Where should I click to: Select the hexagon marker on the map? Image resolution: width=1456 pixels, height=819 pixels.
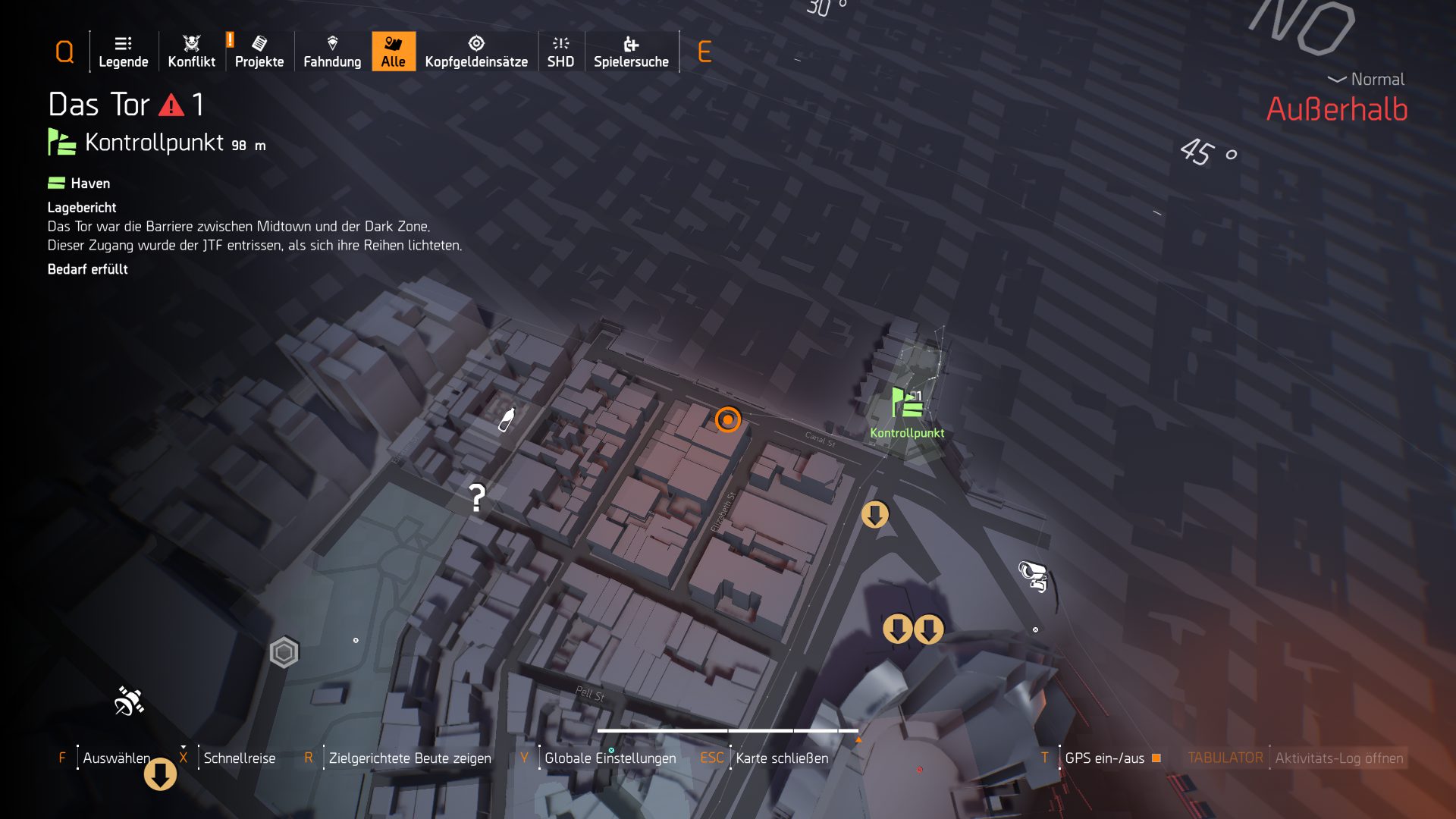tap(284, 652)
